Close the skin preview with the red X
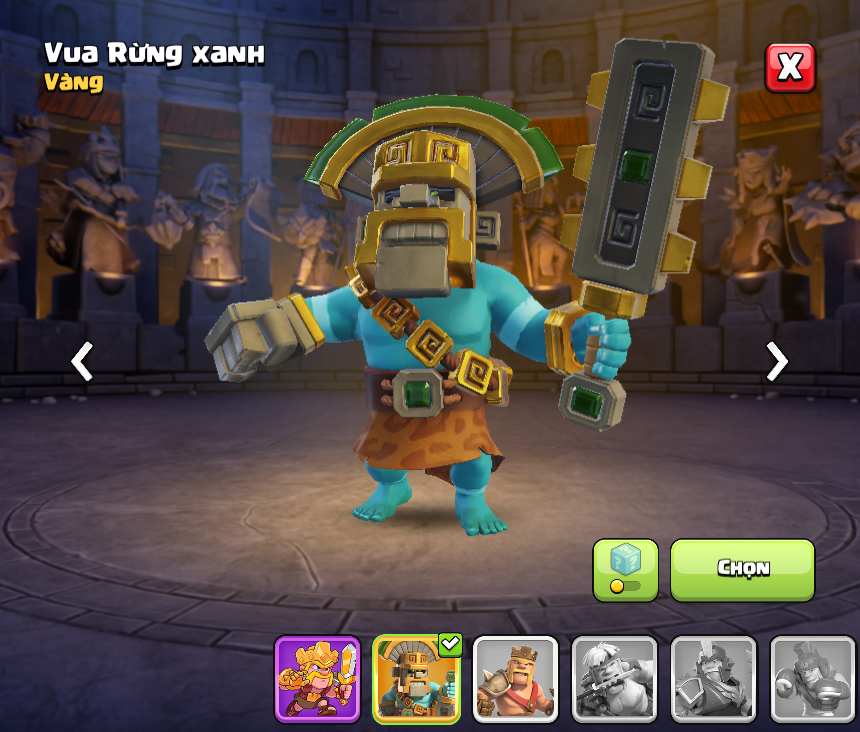 pyautogui.click(x=790, y=68)
